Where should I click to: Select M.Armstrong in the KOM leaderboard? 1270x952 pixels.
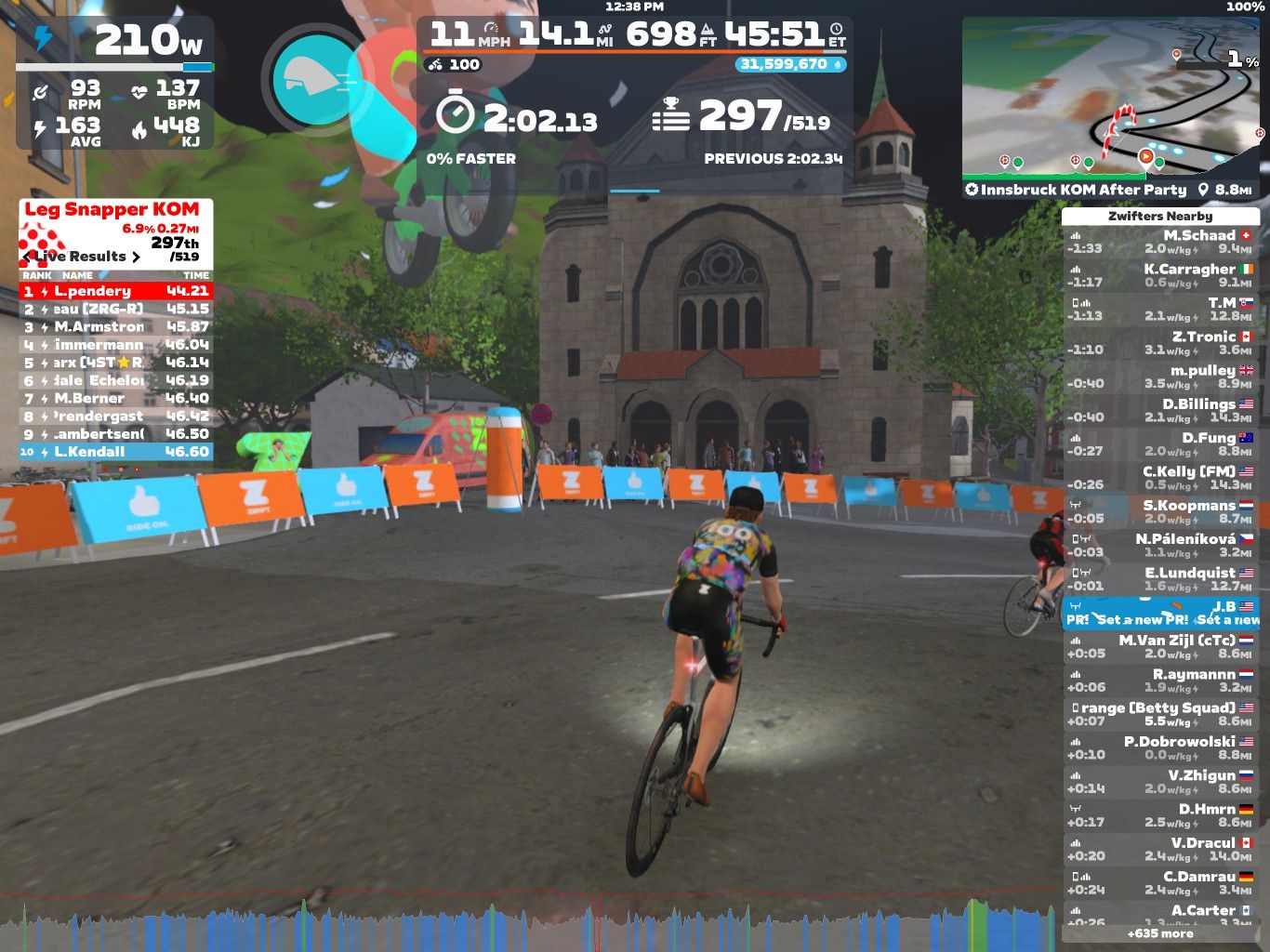115,327
